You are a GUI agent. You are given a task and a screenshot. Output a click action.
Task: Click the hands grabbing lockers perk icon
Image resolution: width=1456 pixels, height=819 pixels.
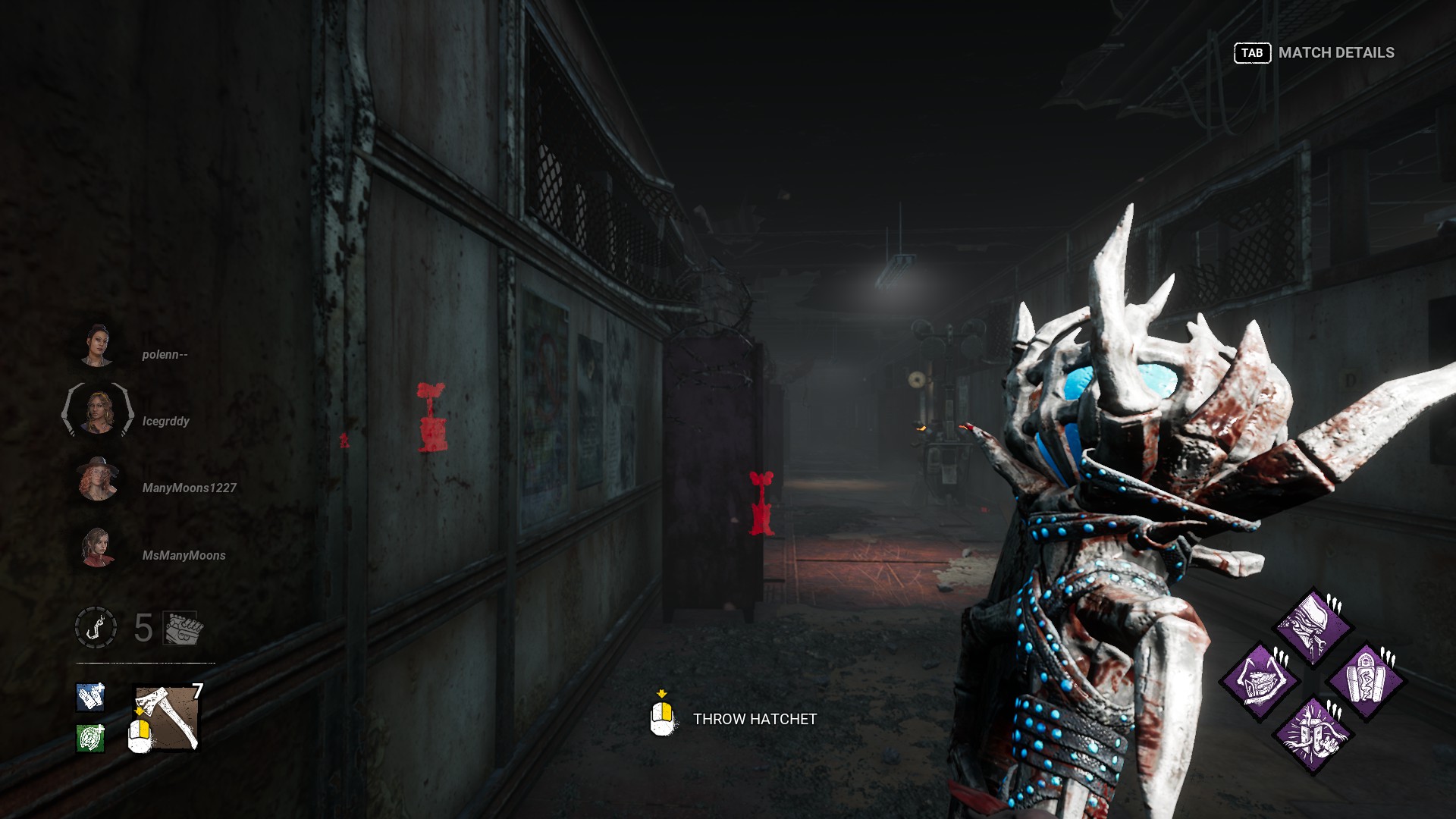click(x=1313, y=734)
